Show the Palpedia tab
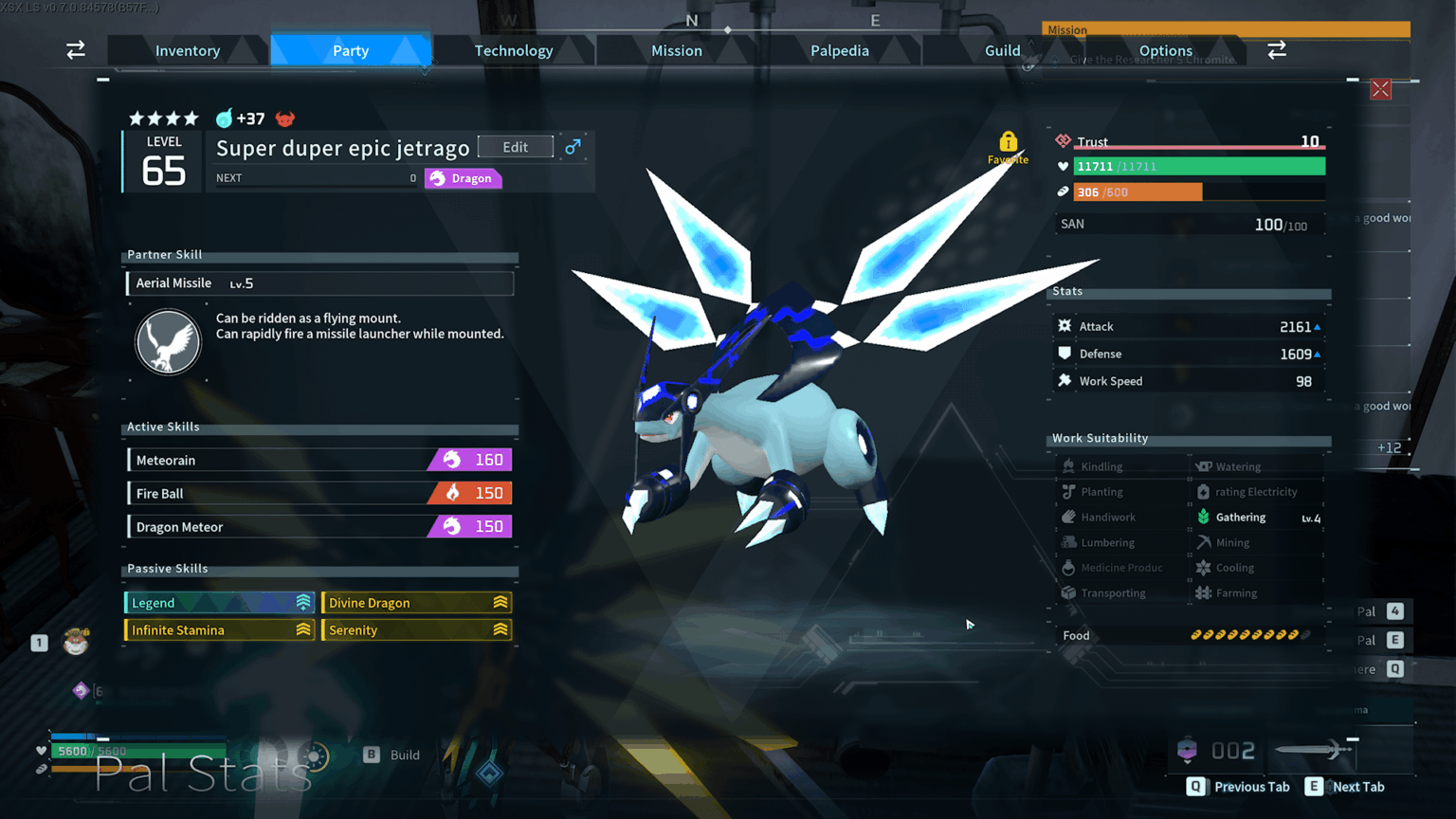 (x=840, y=50)
